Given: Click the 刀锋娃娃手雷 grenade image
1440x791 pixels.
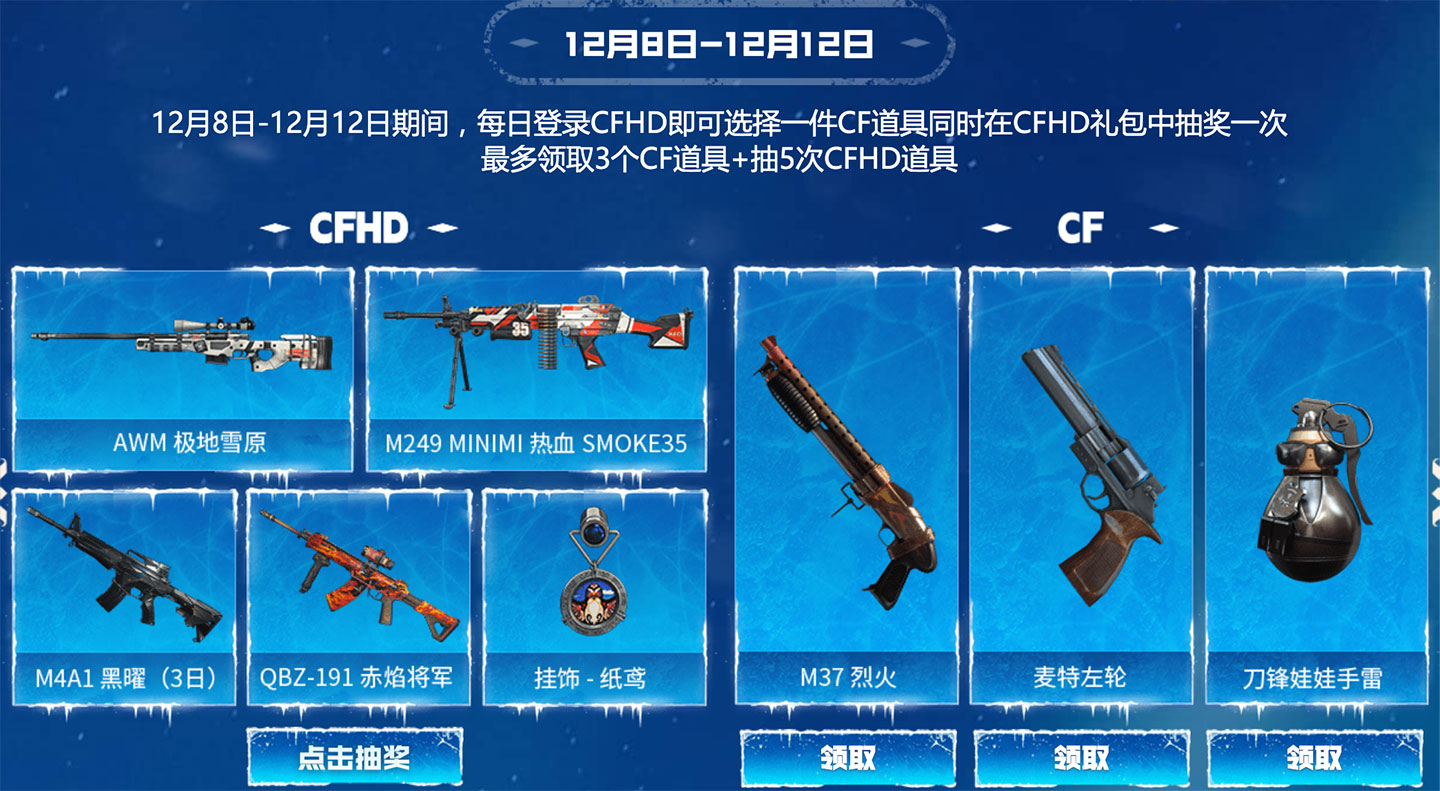Looking at the screenshot, I should (1320, 490).
